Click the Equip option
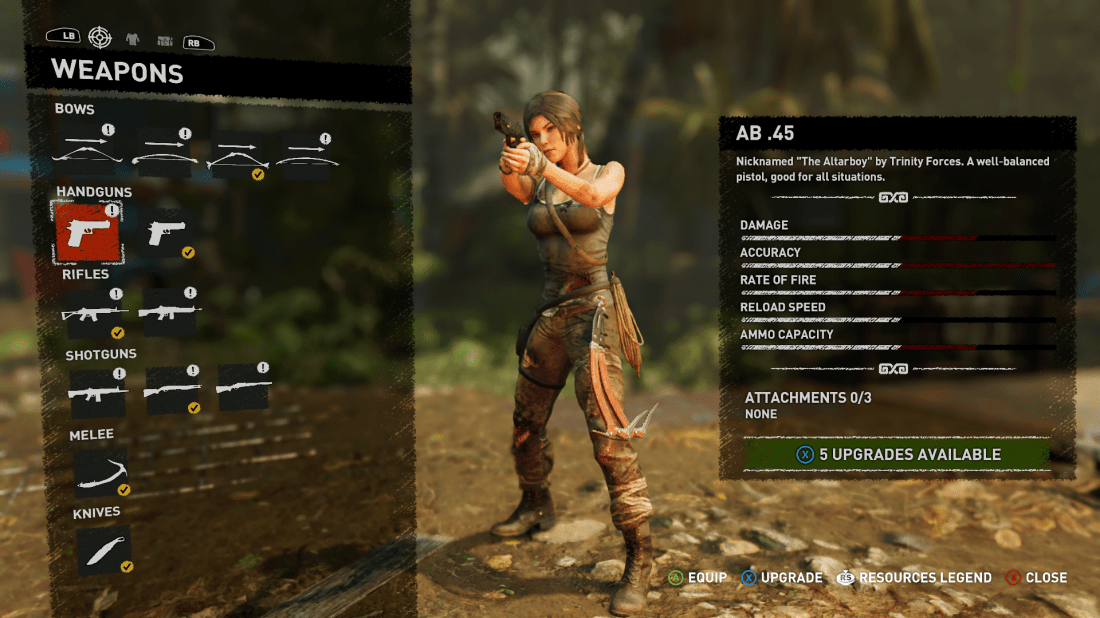Screen dimensions: 1100x618 [x=698, y=577]
